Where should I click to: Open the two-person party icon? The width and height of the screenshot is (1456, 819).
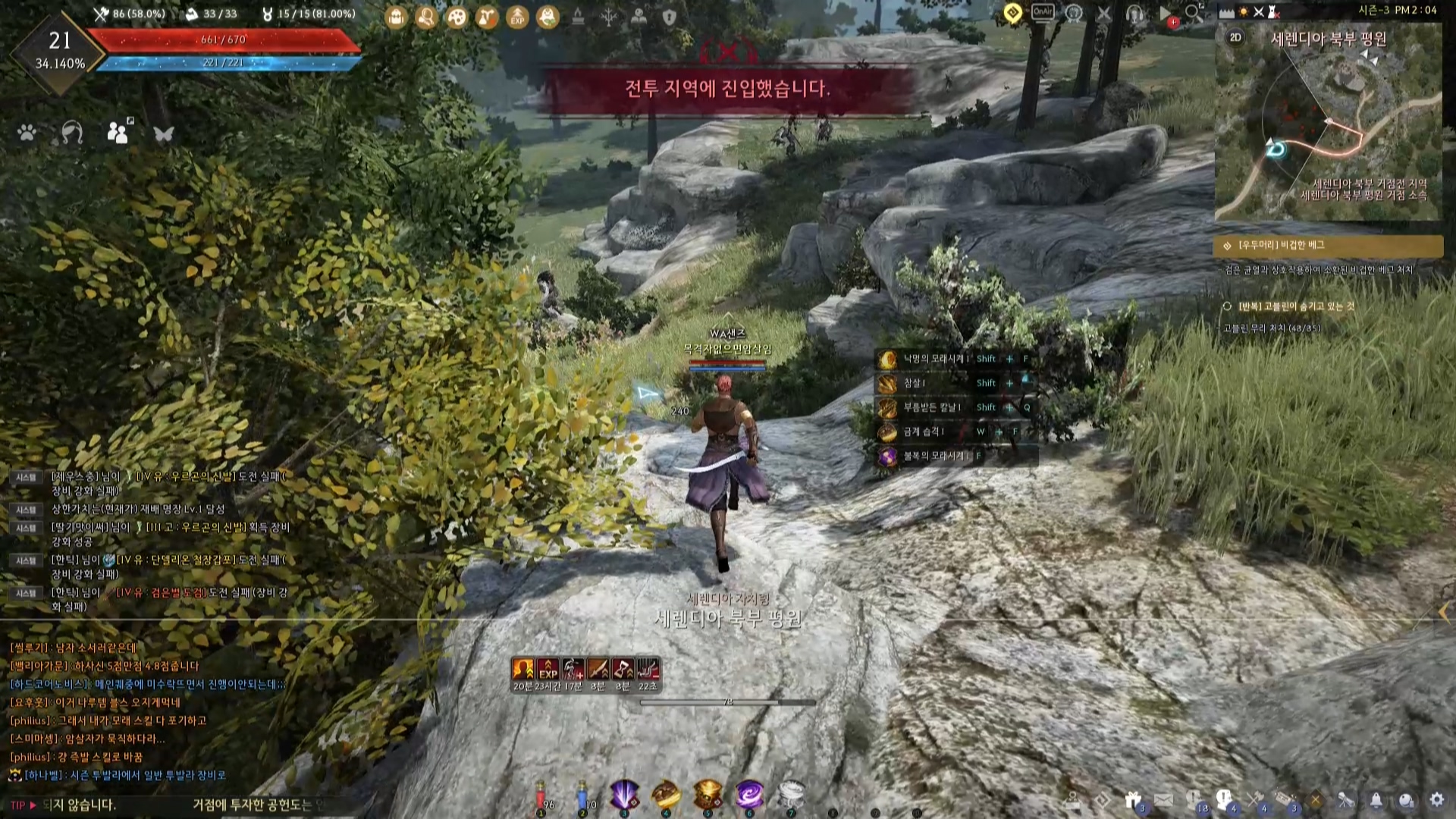click(x=118, y=133)
